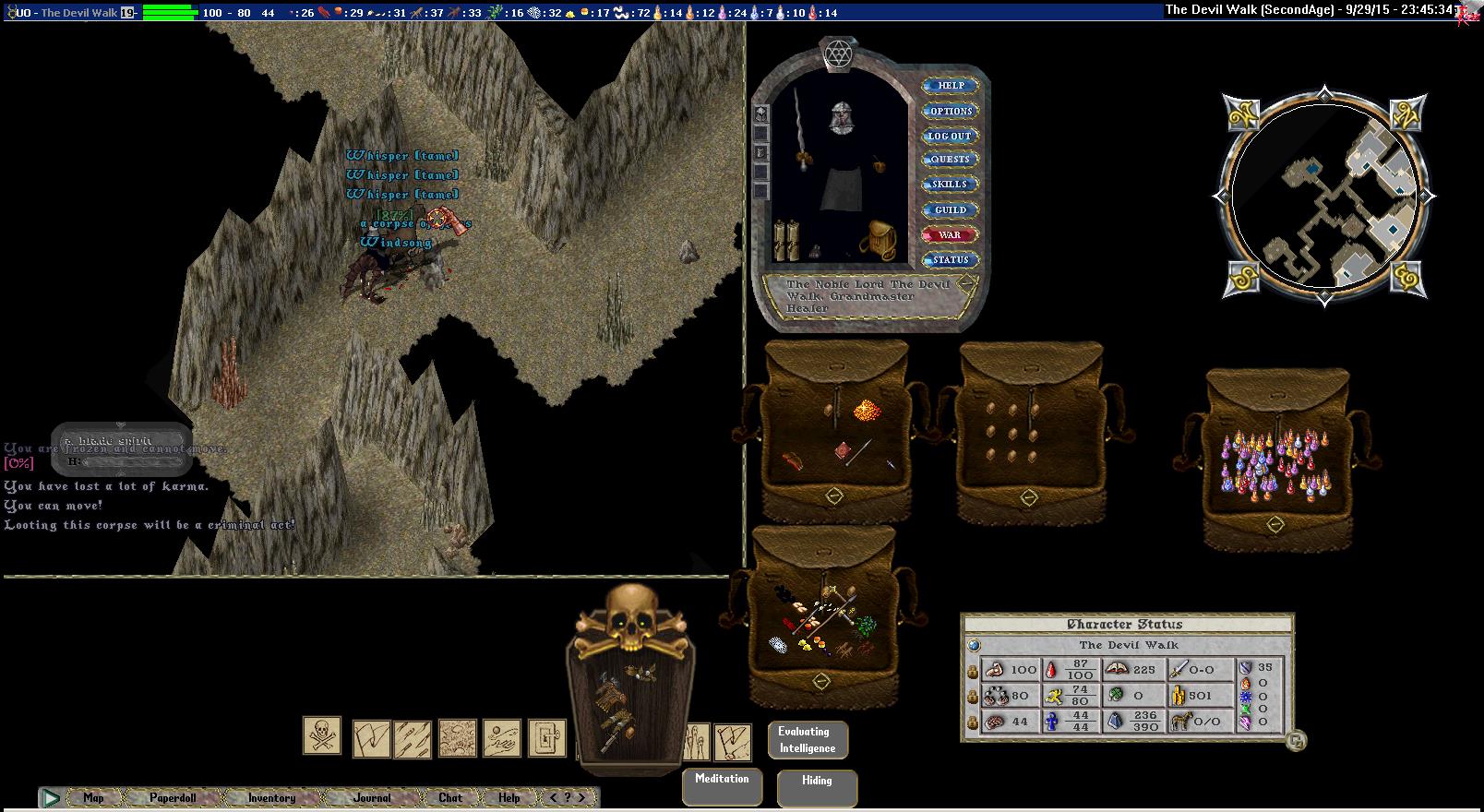The height and width of the screenshot is (812, 1484).
Task: Open the Guild panel
Action: coord(950,209)
